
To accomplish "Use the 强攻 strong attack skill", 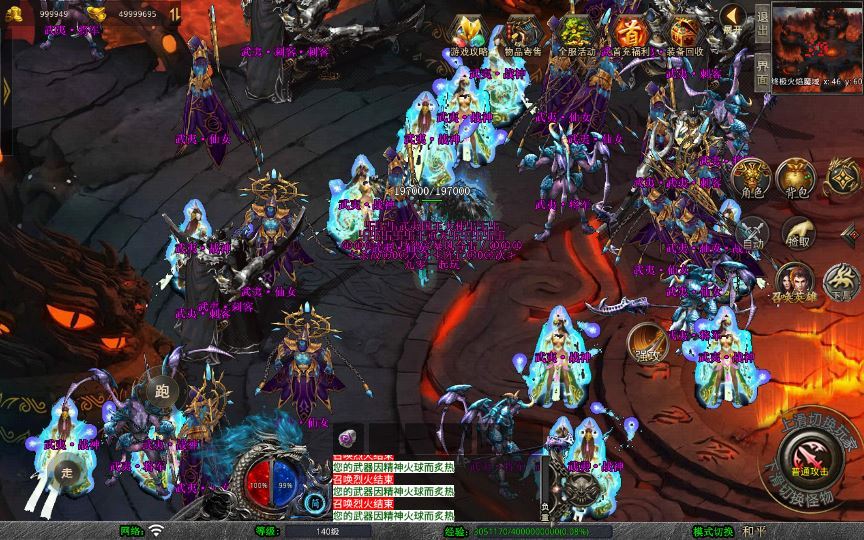I will point(647,341).
